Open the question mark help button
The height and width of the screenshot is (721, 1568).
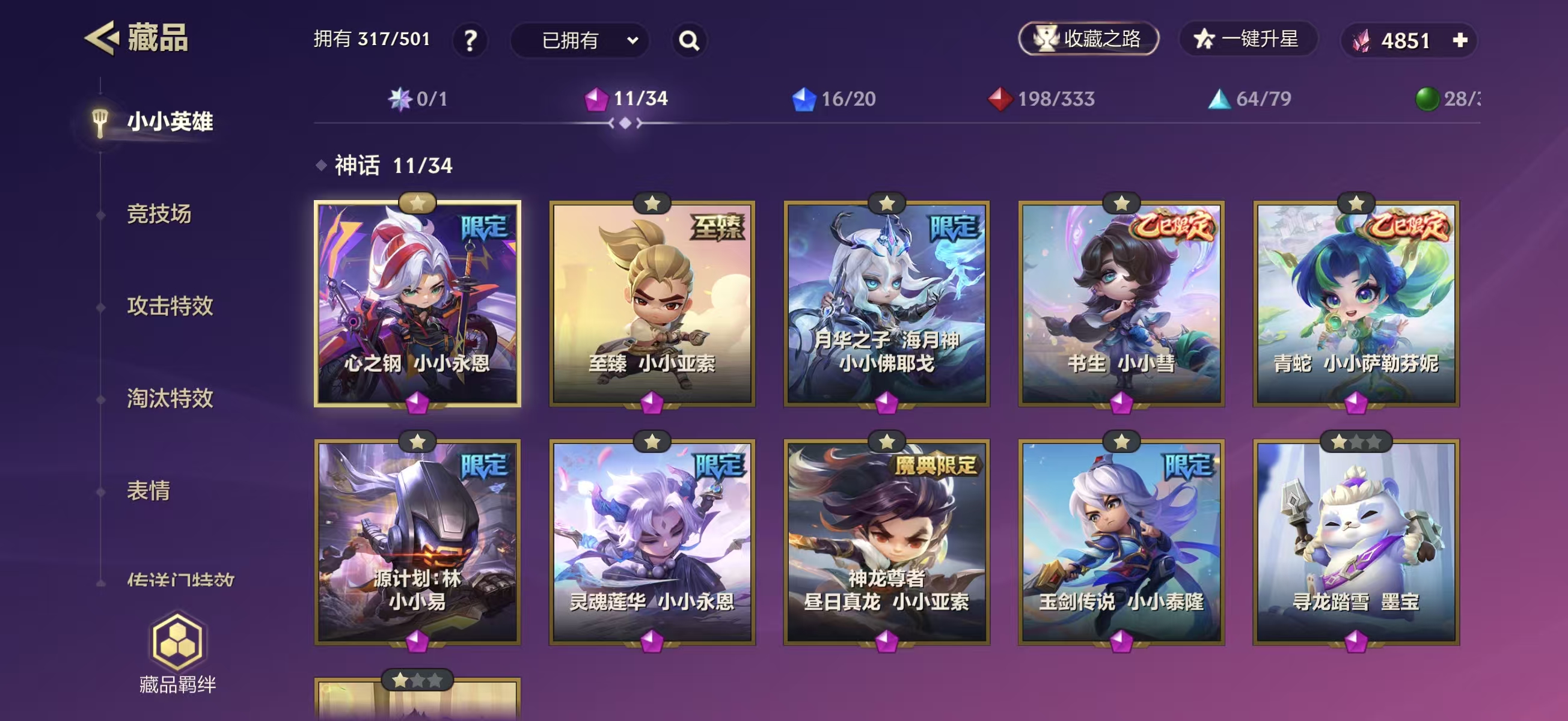470,41
